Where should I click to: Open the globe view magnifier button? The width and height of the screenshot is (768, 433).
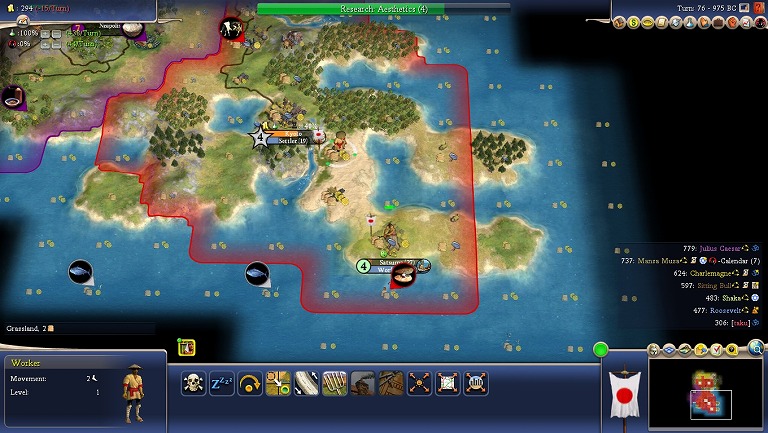click(x=756, y=348)
